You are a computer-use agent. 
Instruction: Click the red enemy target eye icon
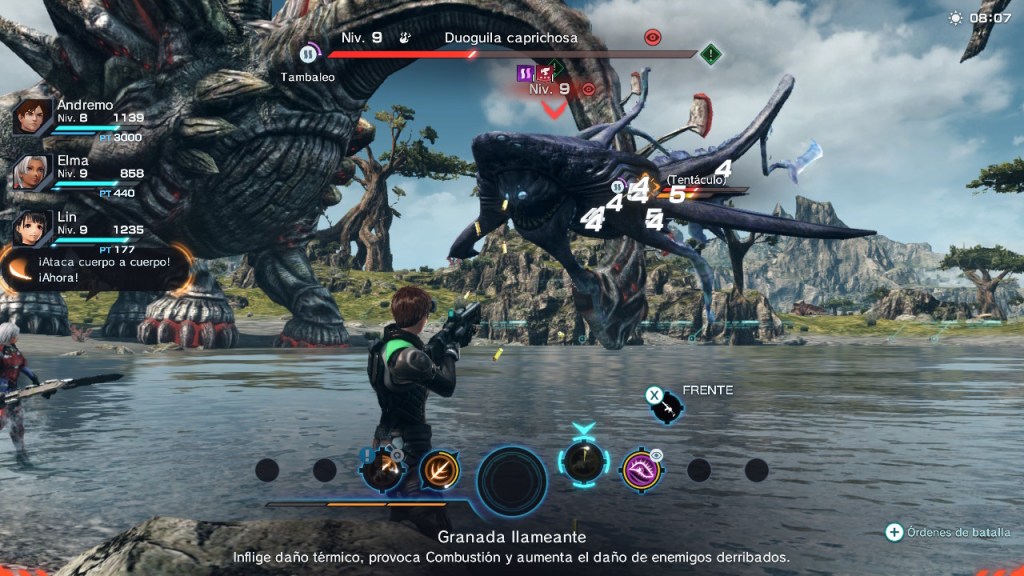pyautogui.click(x=653, y=38)
